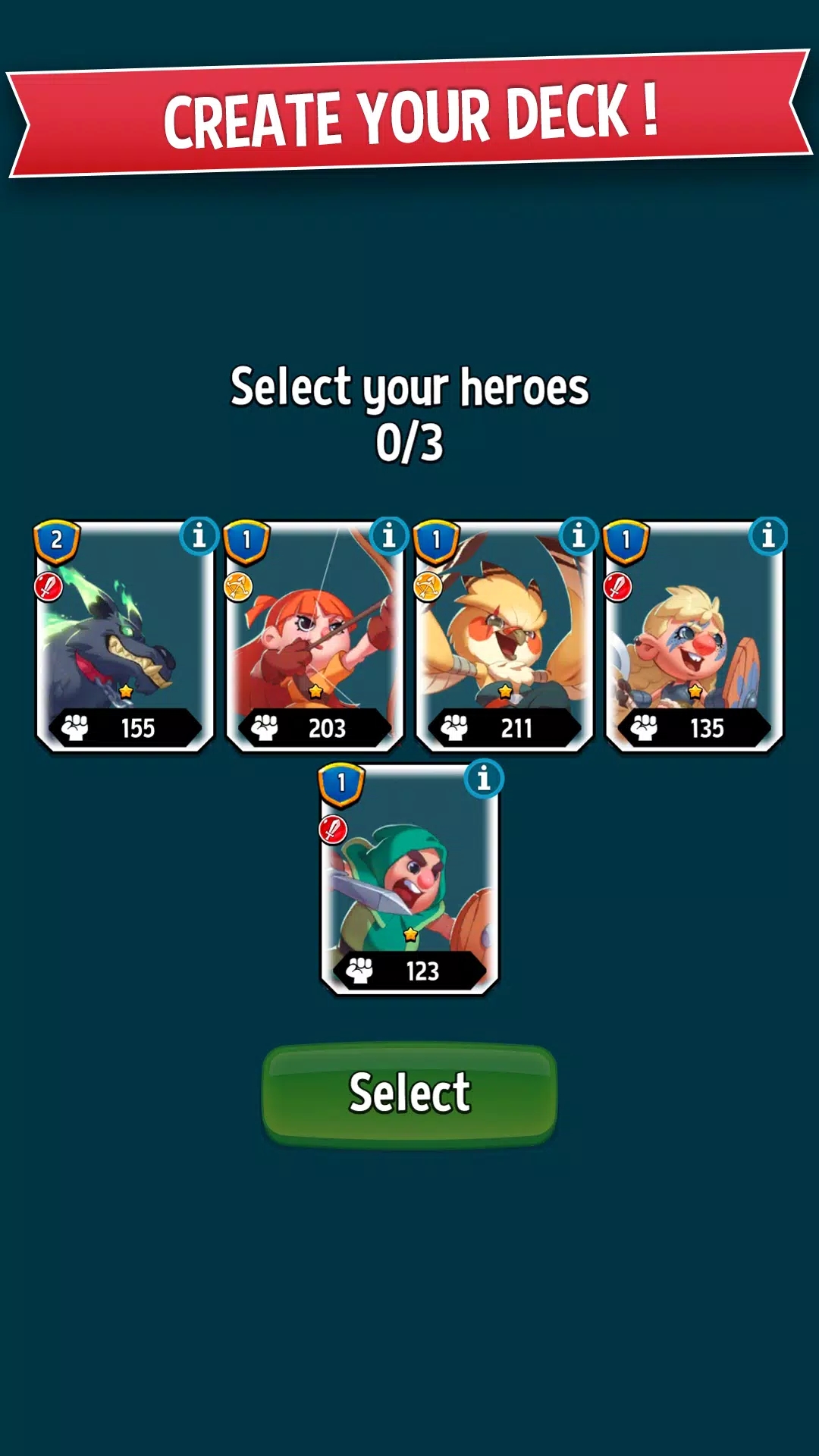Open info for the wolf hero
Image resolution: width=819 pixels, height=1456 pixels.
(199, 536)
